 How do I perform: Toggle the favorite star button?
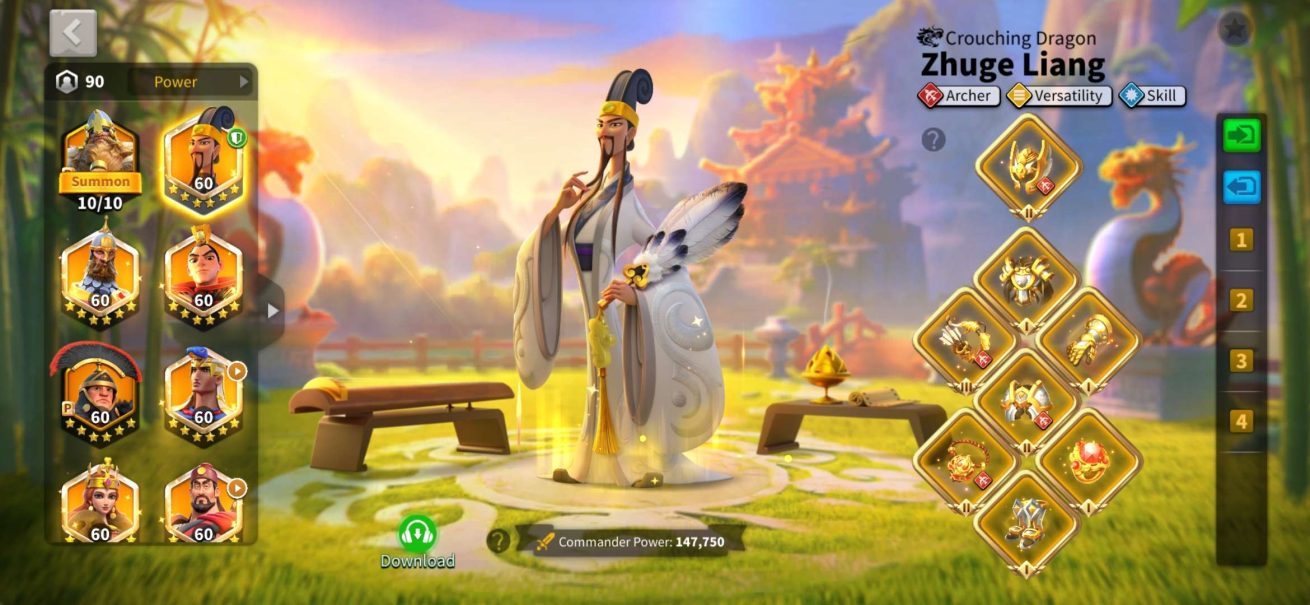pyautogui.click(x=1235, y=30)
